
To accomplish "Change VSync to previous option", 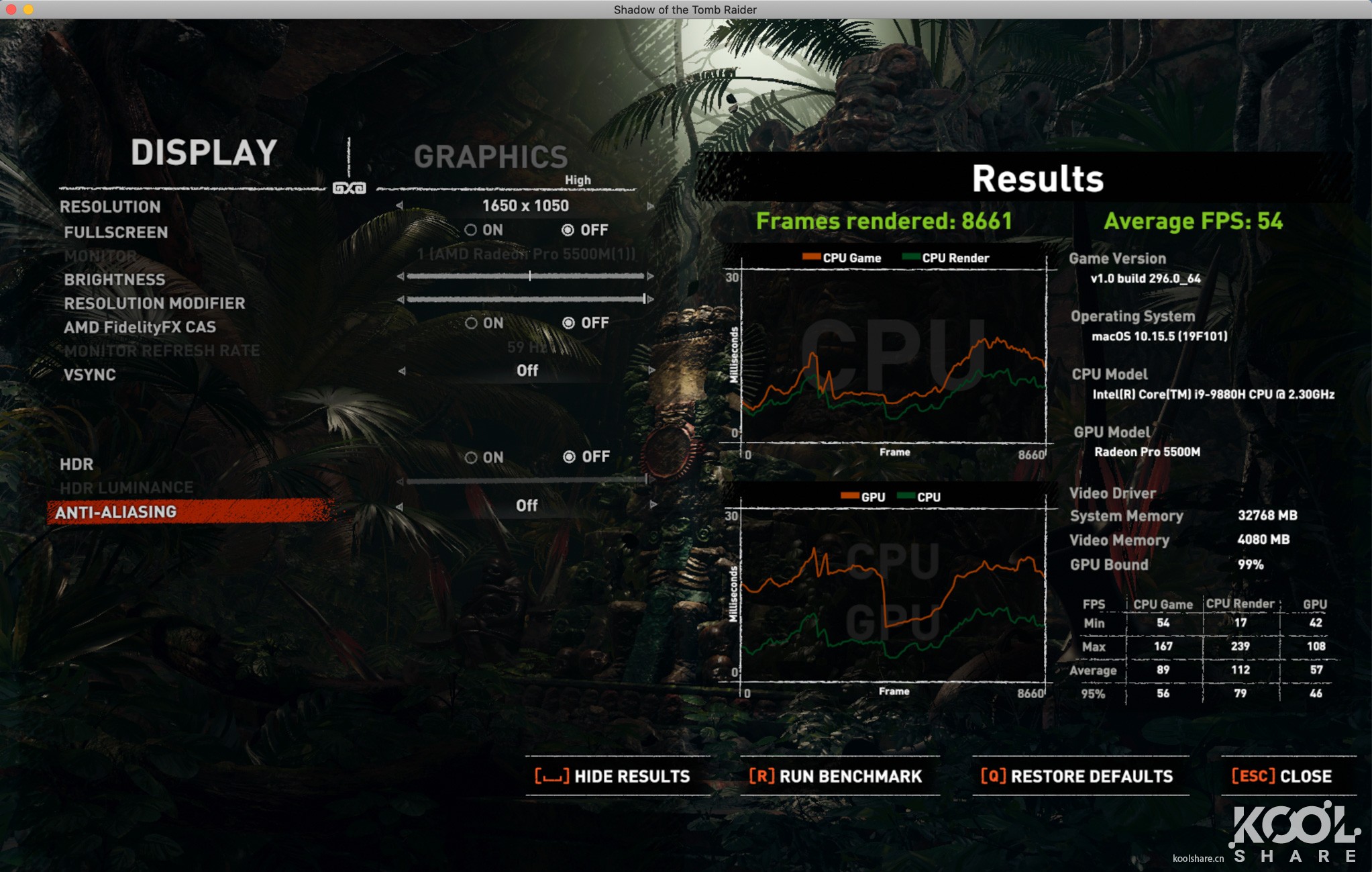I will pyautogui.click(x=402, y=371).
